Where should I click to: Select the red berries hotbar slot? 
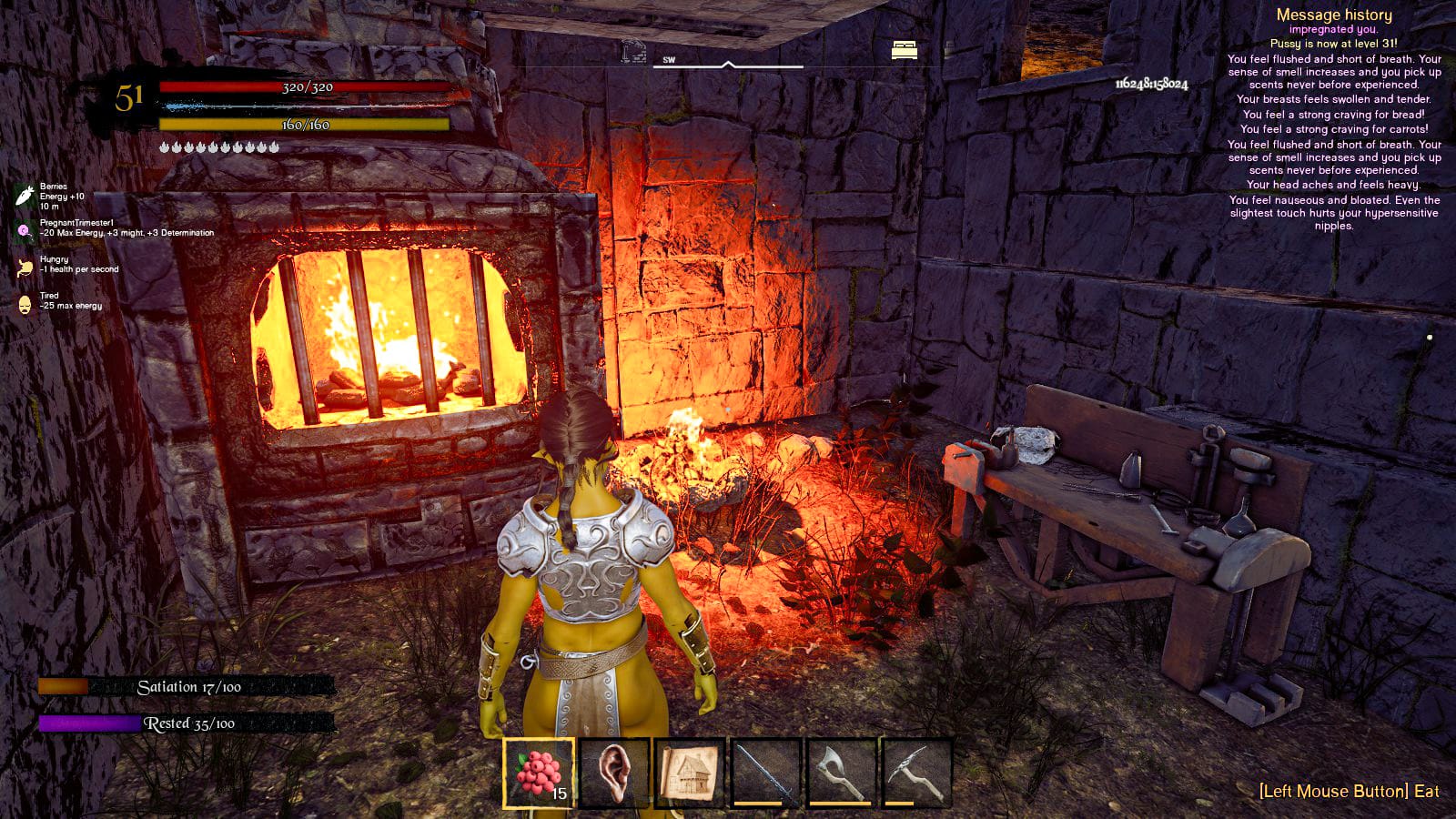click(539, 772)
